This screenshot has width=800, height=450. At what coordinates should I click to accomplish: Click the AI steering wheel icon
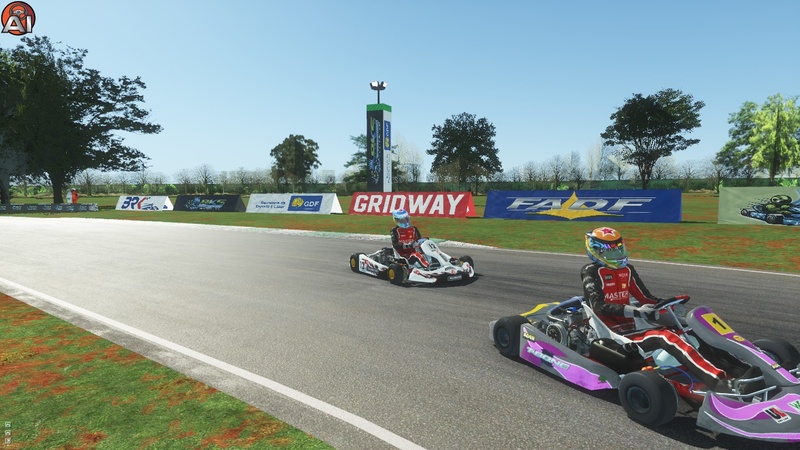tap(18, 18)
